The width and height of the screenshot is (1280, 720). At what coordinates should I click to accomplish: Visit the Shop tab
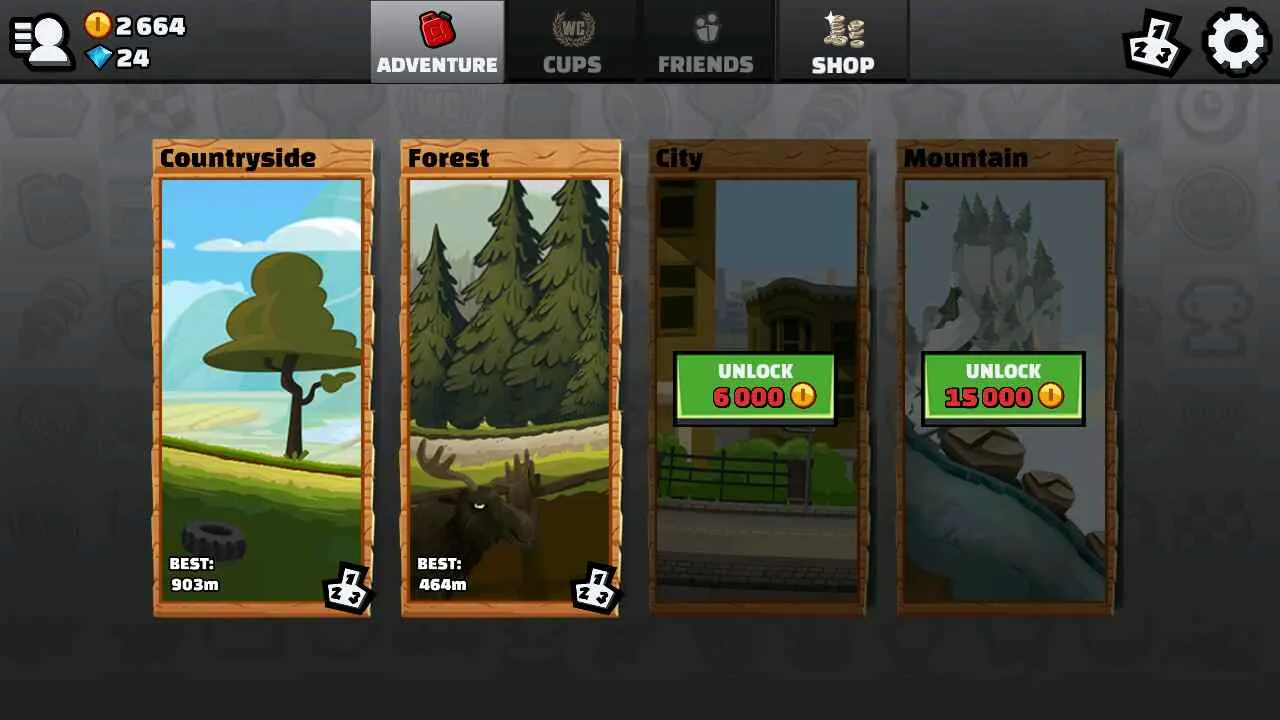point(843,42)
